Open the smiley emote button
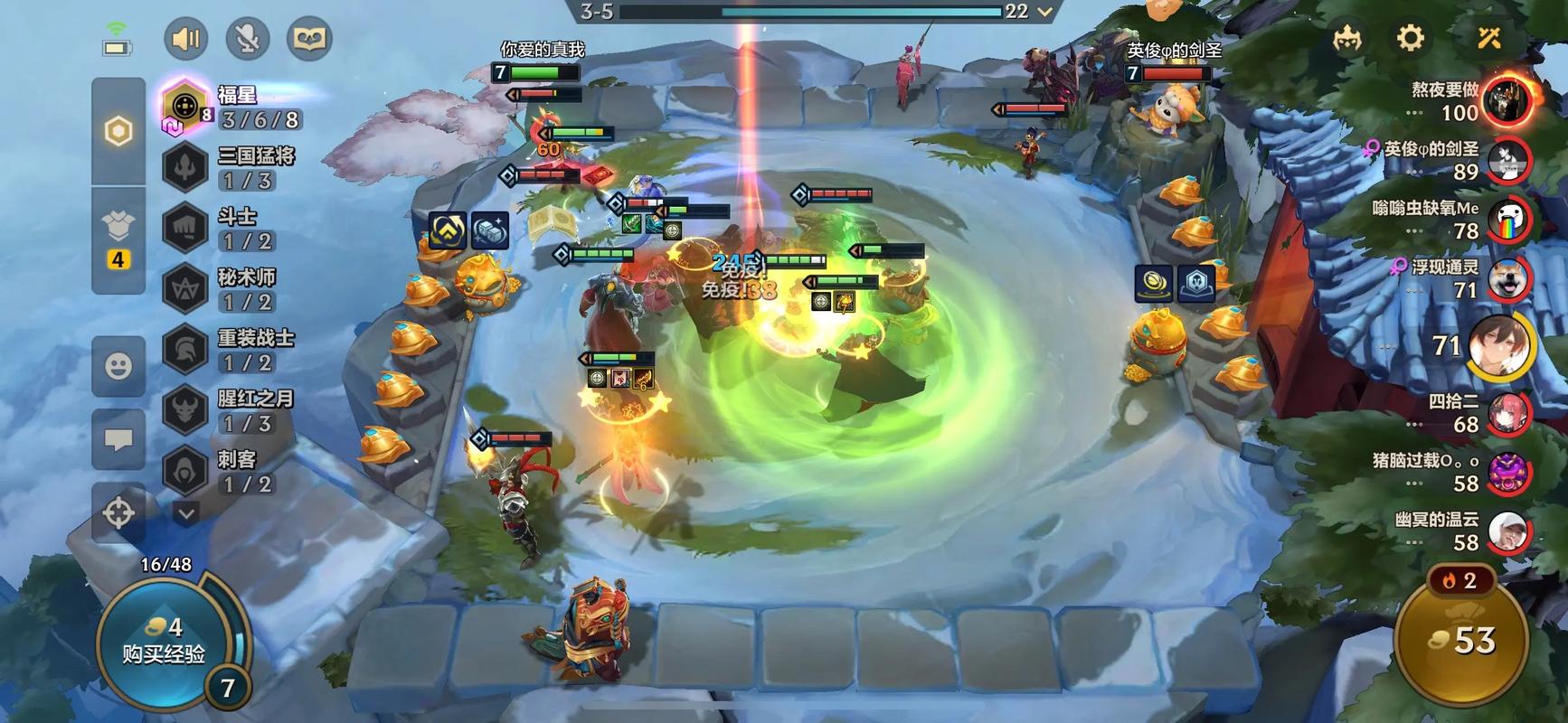Screen dimensions: 1568x723 point(118,366)
